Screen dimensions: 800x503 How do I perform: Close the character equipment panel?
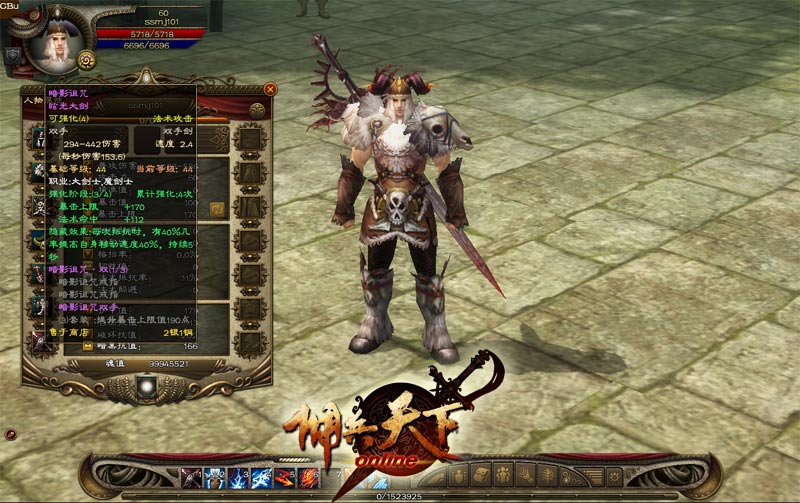click(270, 89)
